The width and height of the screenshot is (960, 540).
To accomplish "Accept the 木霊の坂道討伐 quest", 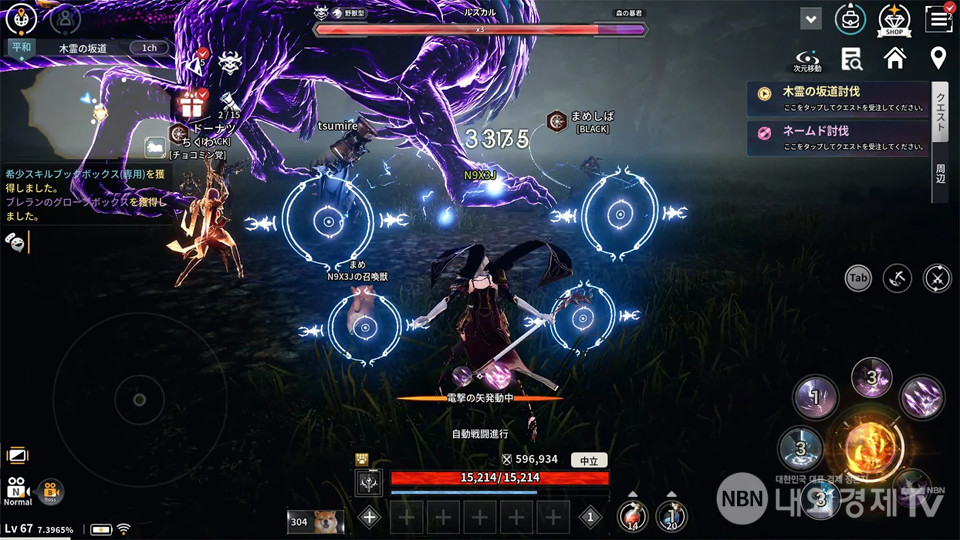I will 838,98.
